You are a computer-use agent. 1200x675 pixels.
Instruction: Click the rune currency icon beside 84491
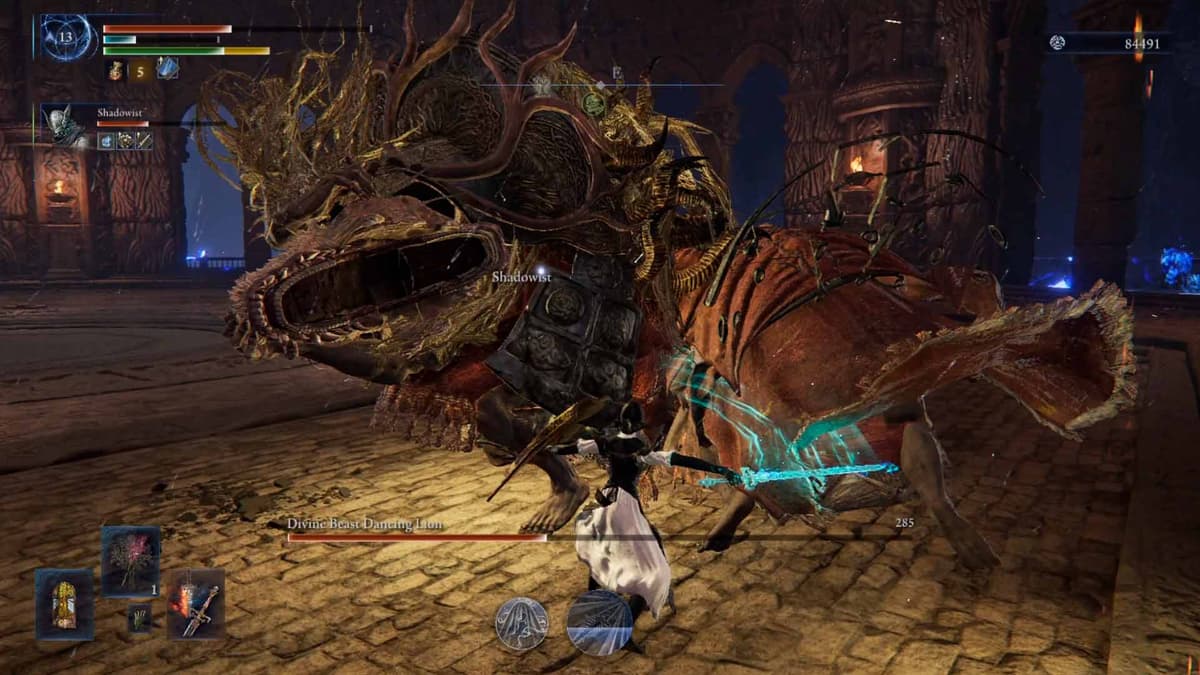(x=1058, y=42)
